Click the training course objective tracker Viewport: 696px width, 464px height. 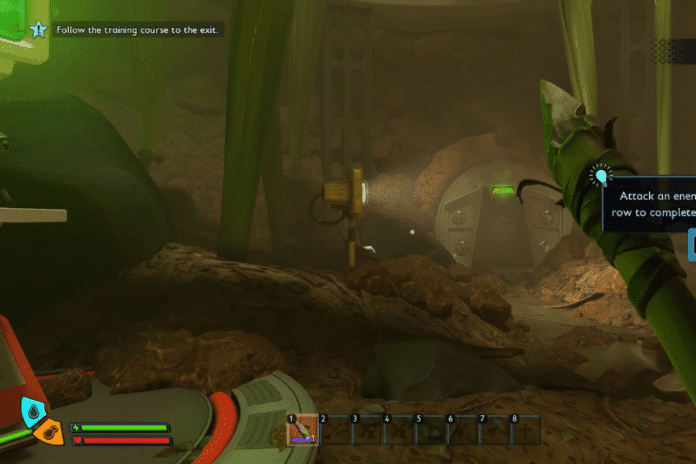coord(138,30)
